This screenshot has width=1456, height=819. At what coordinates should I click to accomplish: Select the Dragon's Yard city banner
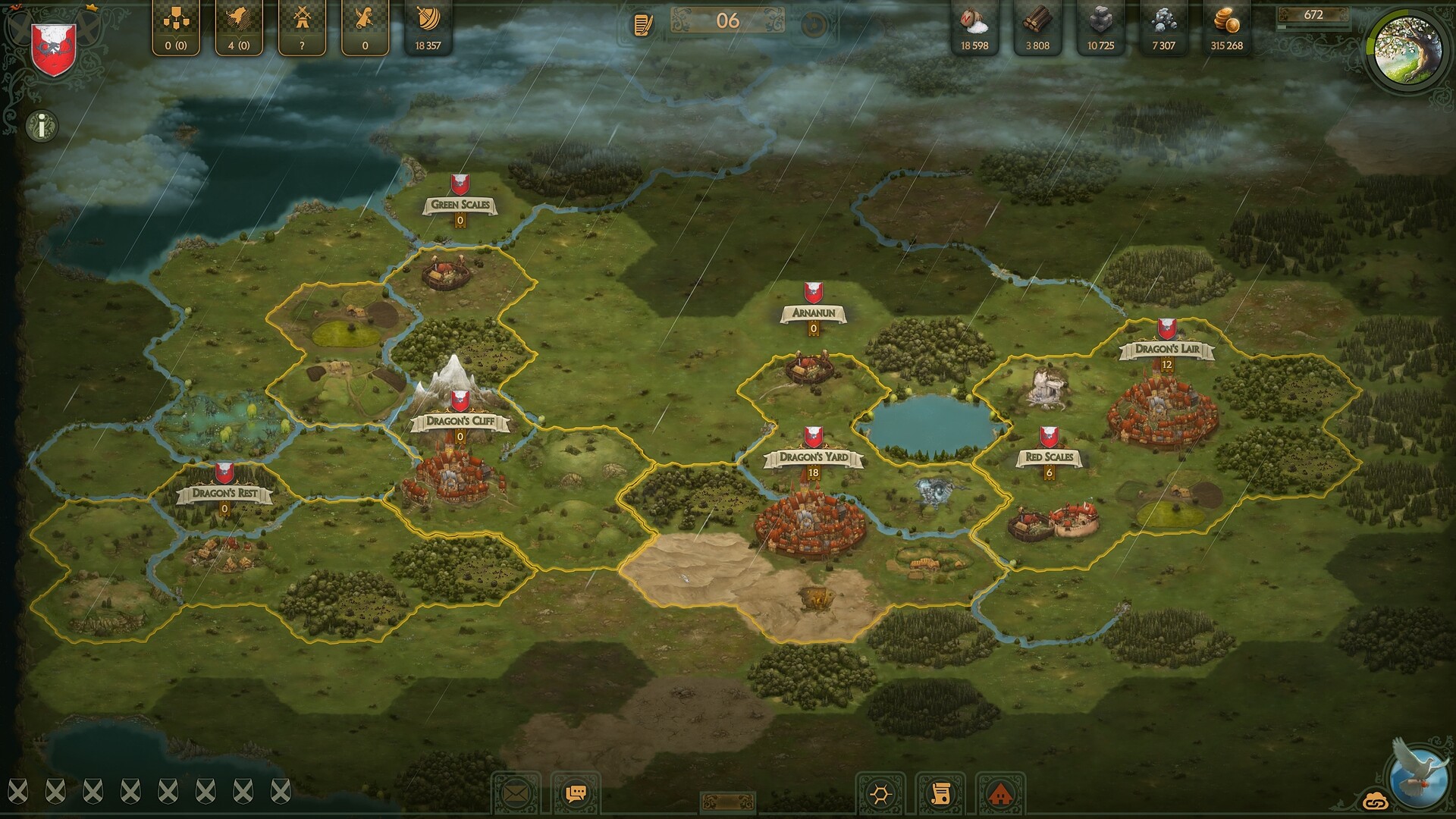click(812, 456)
